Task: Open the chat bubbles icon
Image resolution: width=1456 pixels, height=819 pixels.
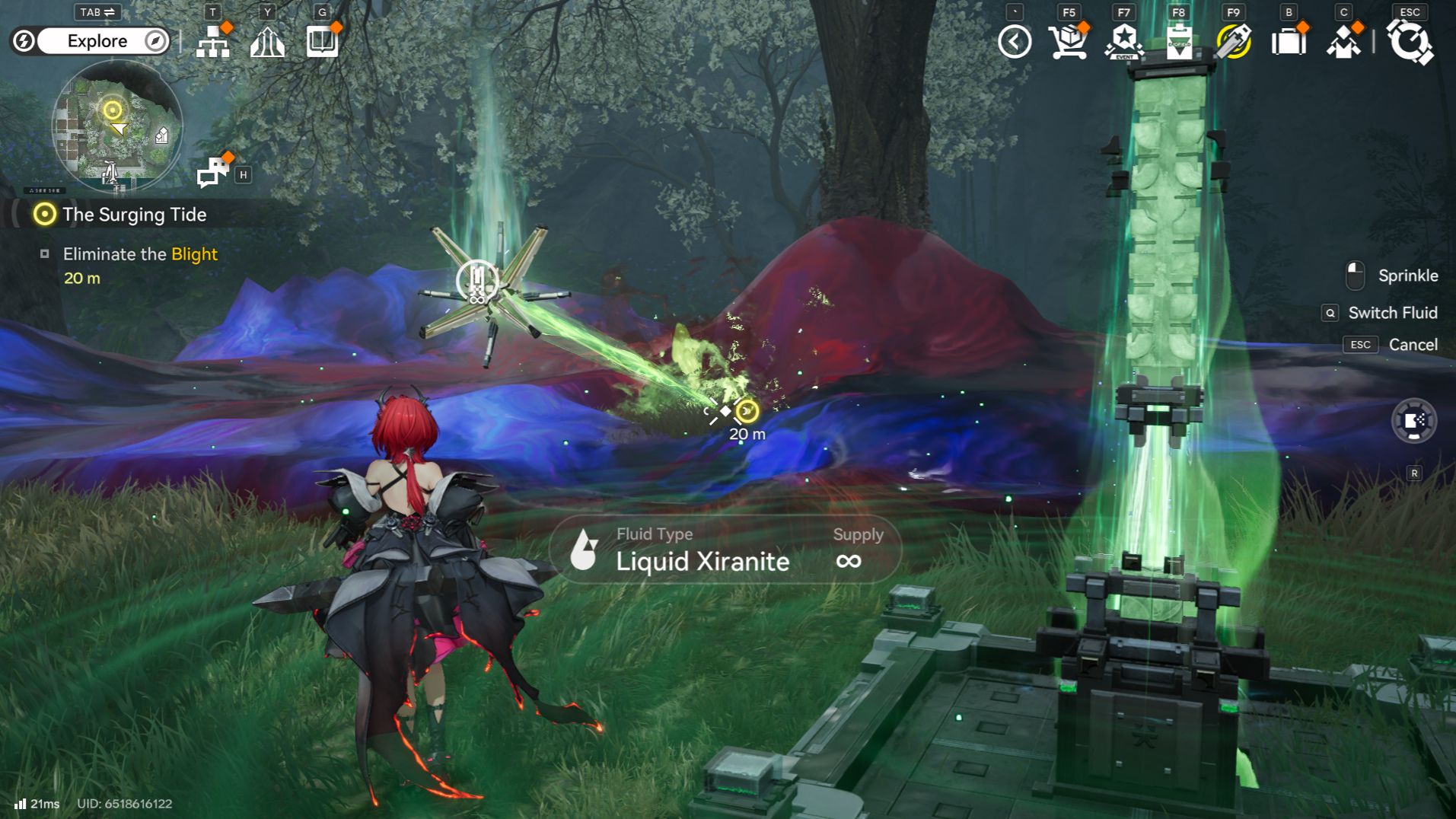Action: click(212, 172)
